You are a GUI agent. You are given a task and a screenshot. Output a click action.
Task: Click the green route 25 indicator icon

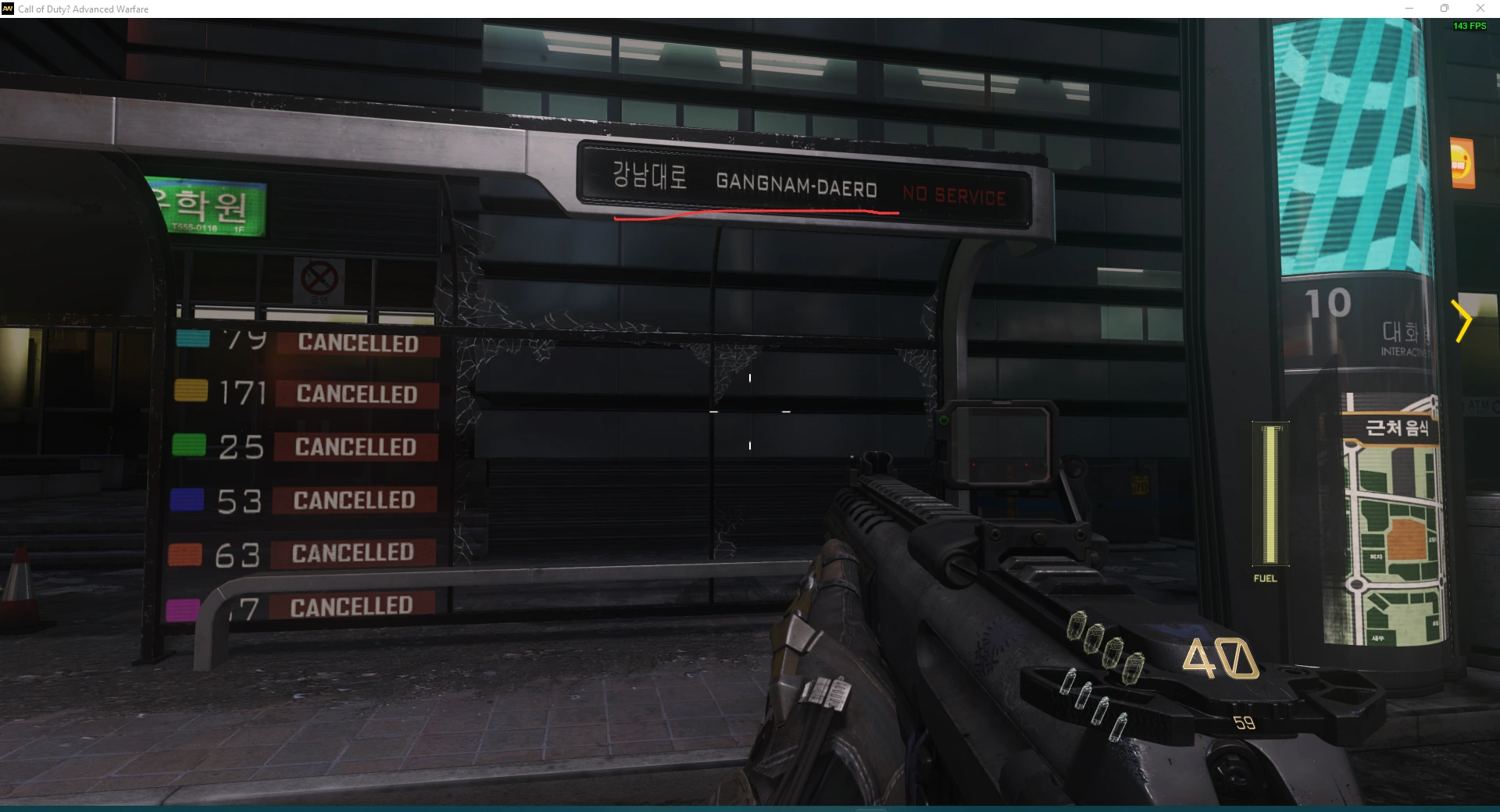tap(190, 445)
